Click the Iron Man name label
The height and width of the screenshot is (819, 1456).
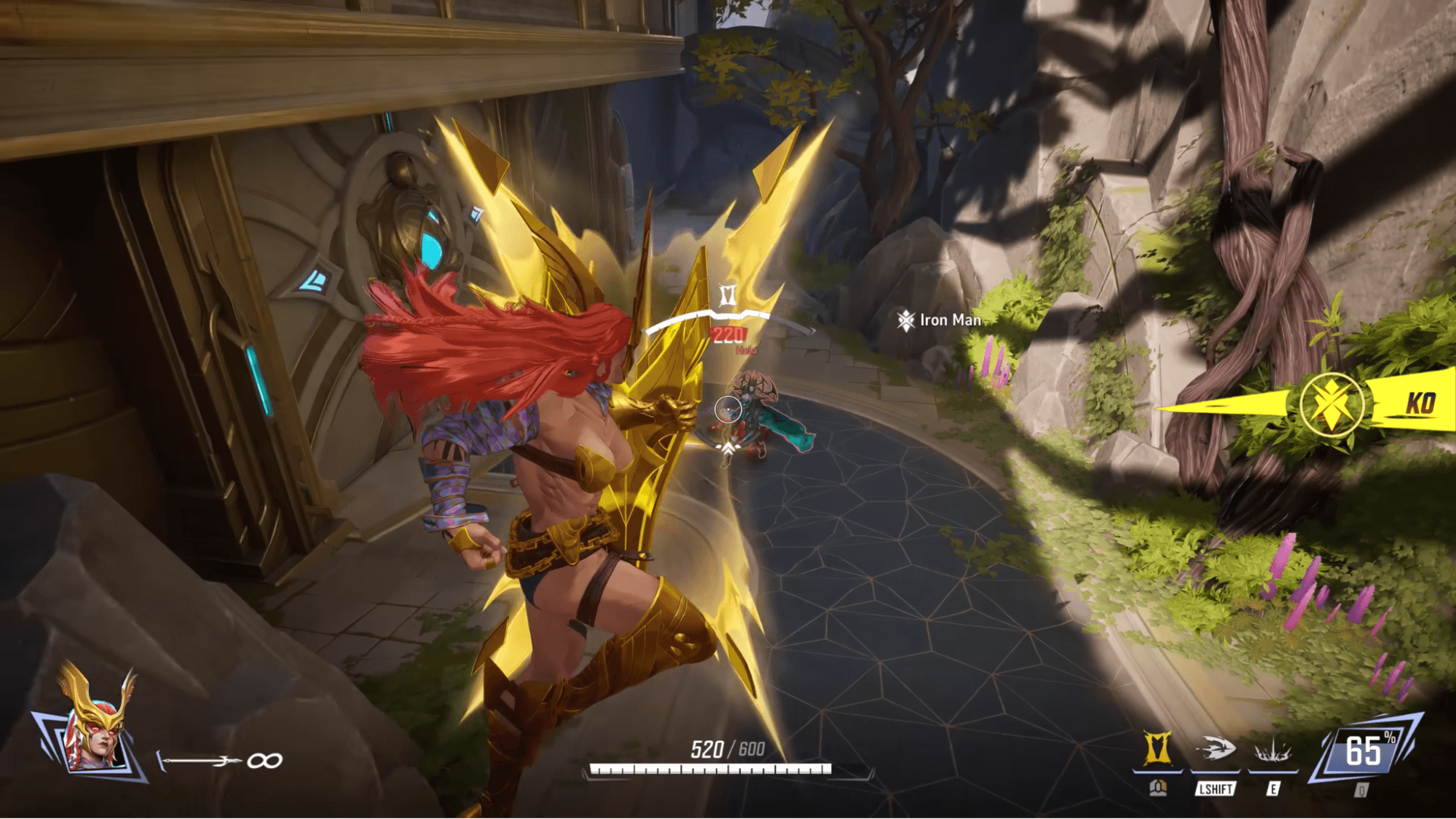[949, 320]
